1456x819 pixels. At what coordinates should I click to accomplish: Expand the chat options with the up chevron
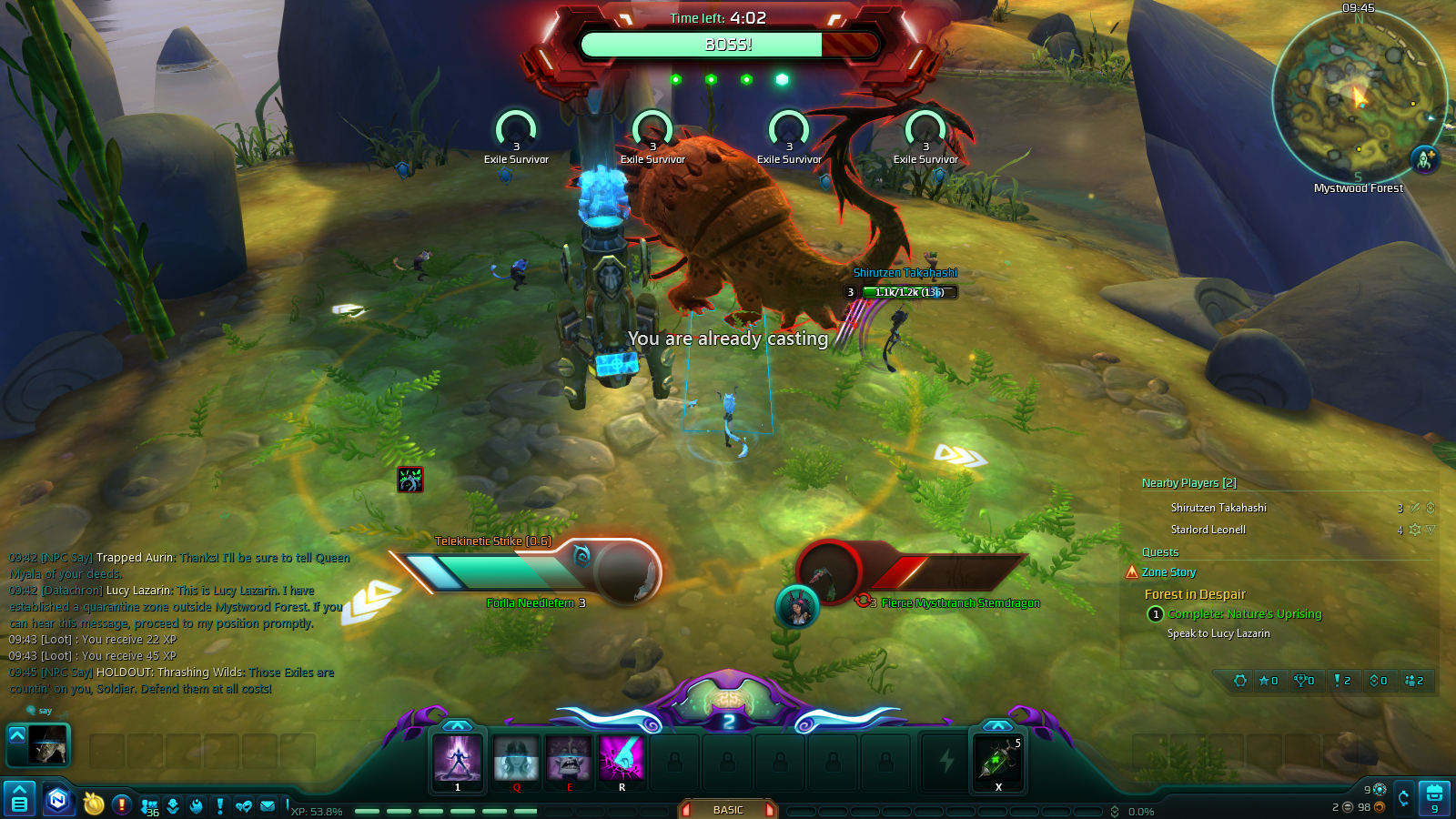[17, 737]
